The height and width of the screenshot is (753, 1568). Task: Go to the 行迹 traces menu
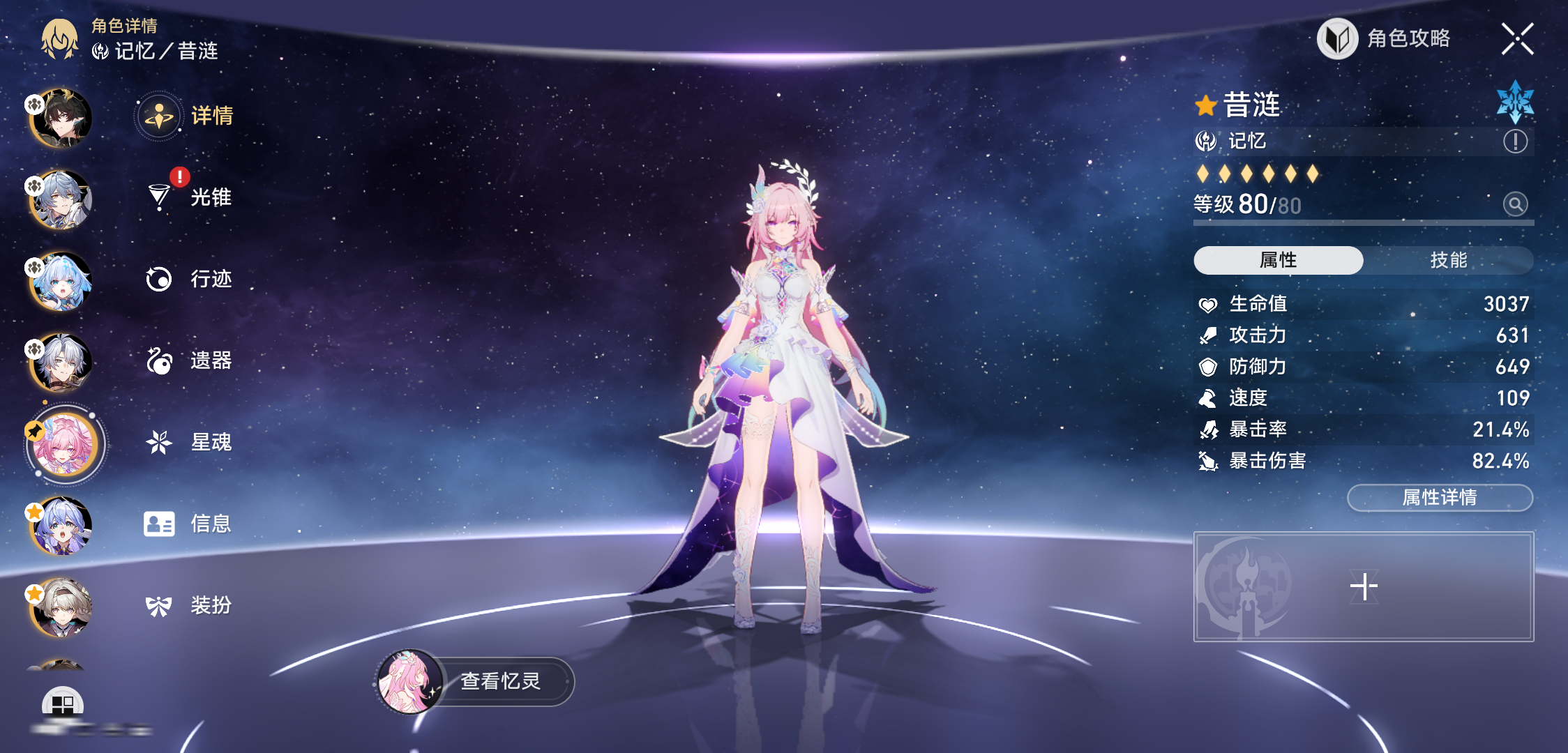(x=188, y=279)
